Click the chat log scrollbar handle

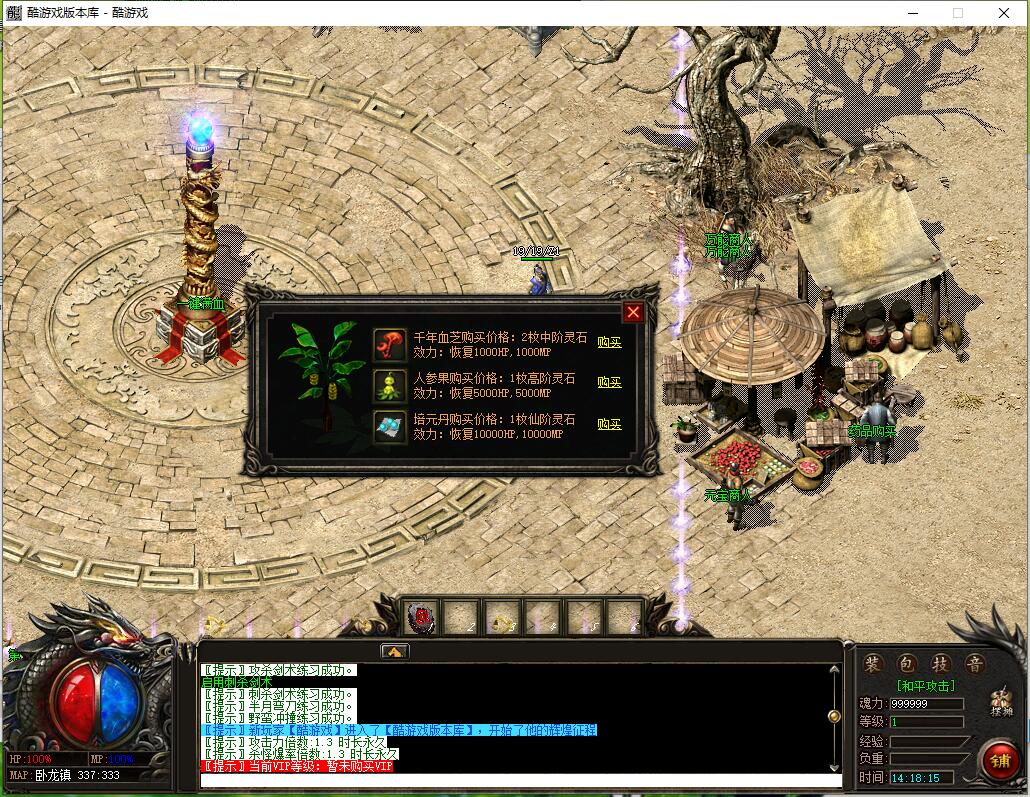(x=834, y=716)
